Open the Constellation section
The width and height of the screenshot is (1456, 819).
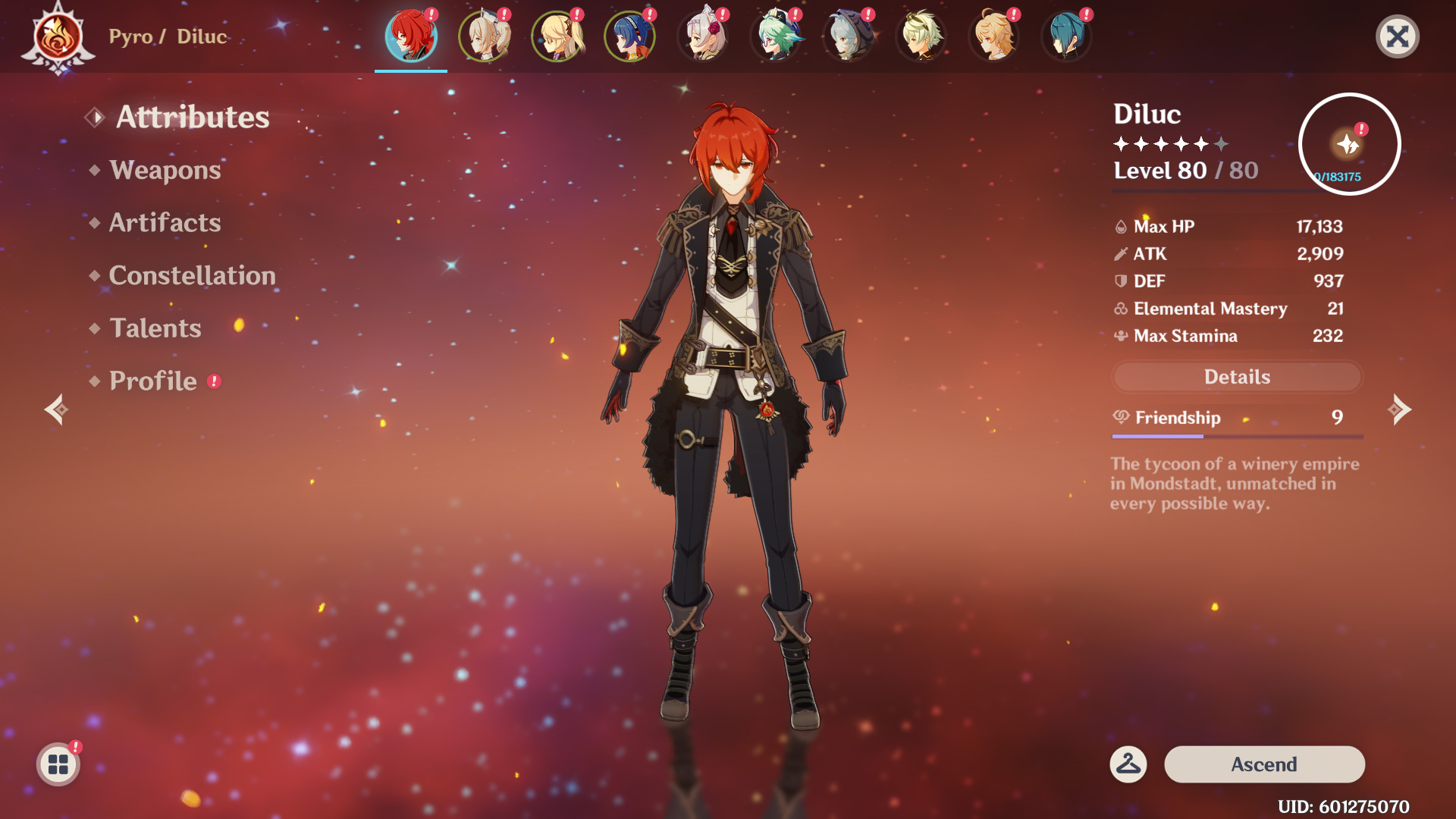(x=192, y=275)
